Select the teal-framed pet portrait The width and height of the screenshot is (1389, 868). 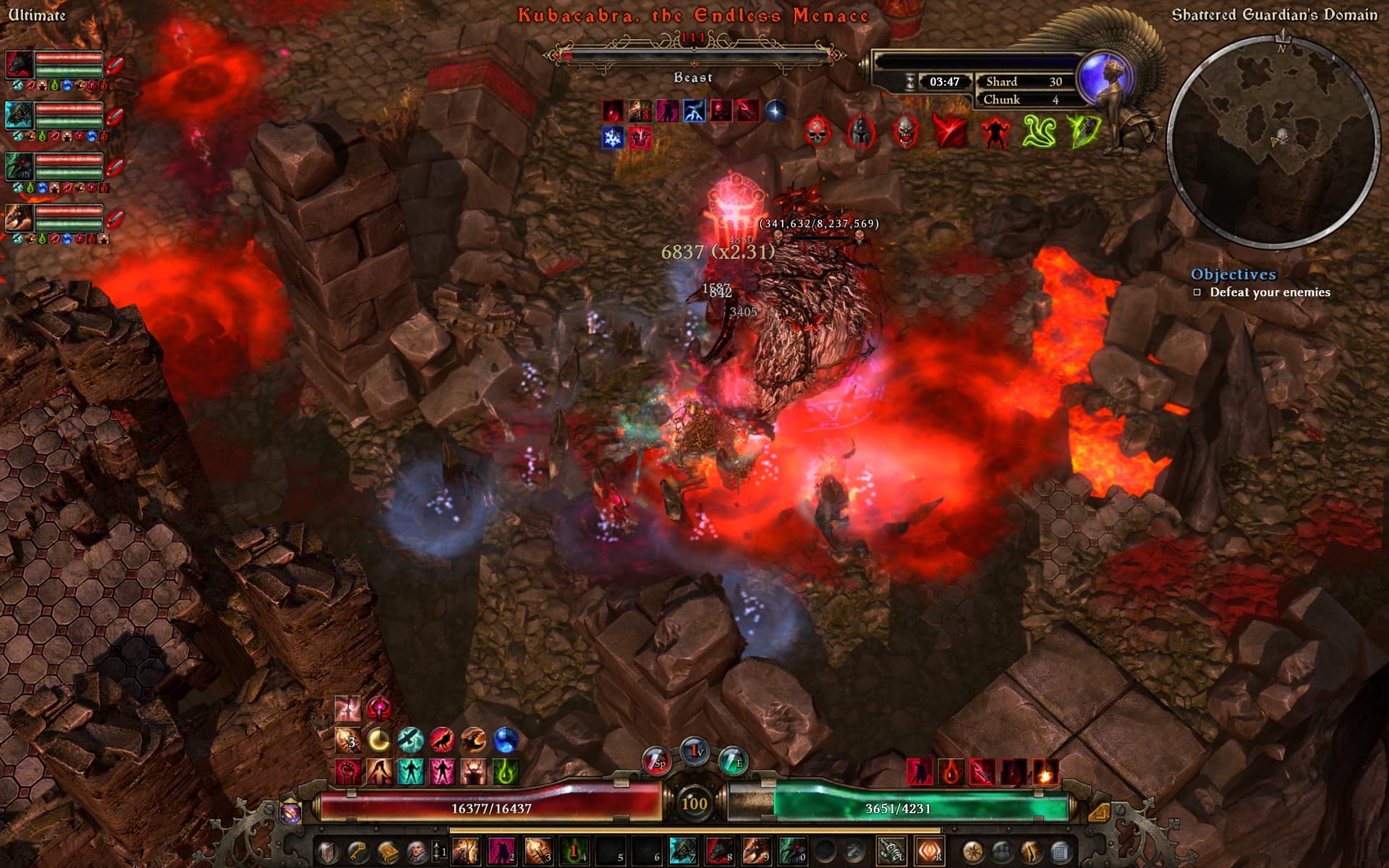coord(18,116)
